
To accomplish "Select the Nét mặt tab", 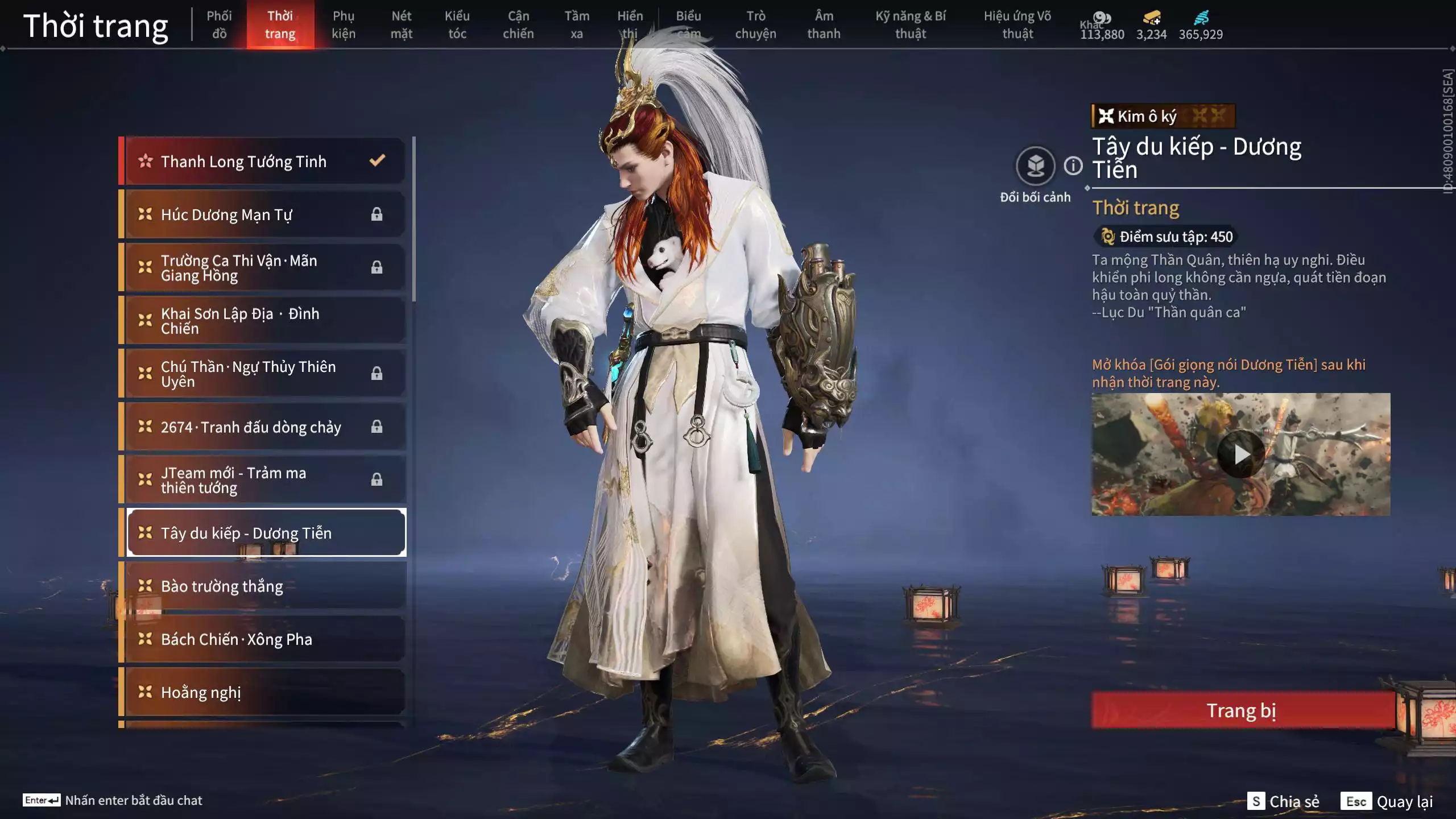I will 401,24.
